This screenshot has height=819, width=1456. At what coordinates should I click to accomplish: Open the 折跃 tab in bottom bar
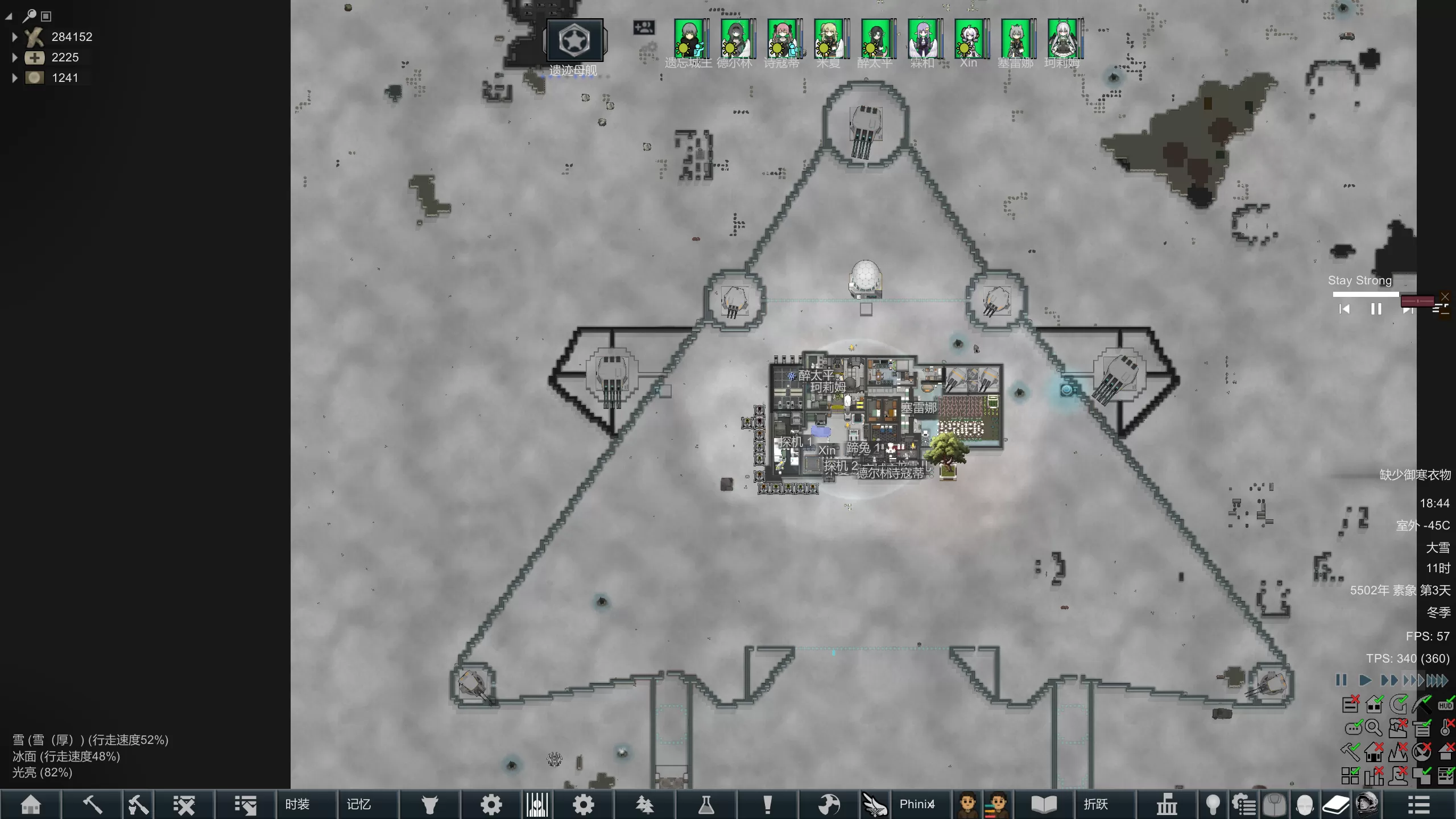1095,805
